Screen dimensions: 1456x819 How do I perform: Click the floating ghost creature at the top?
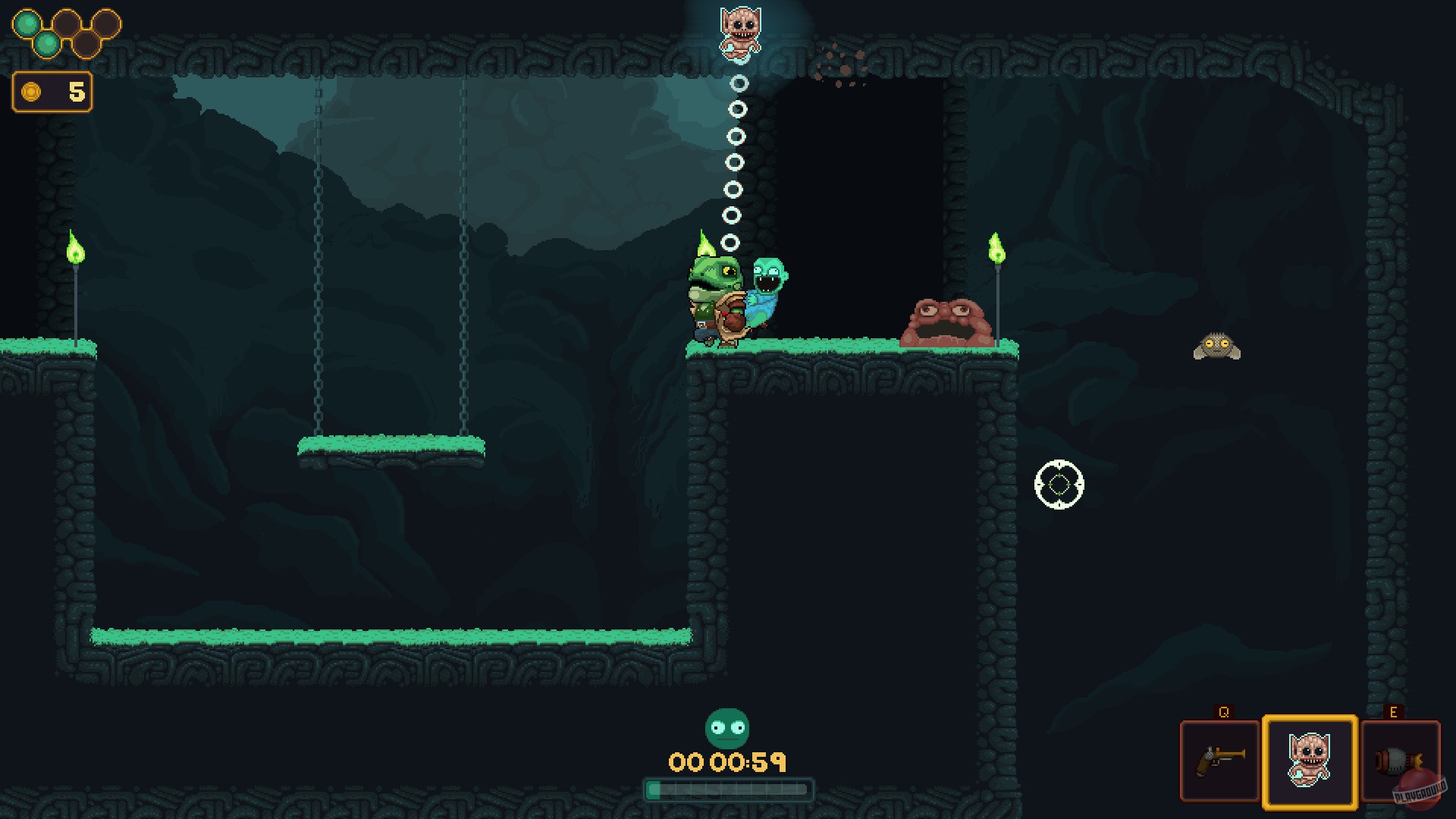(x=739, y=34)
